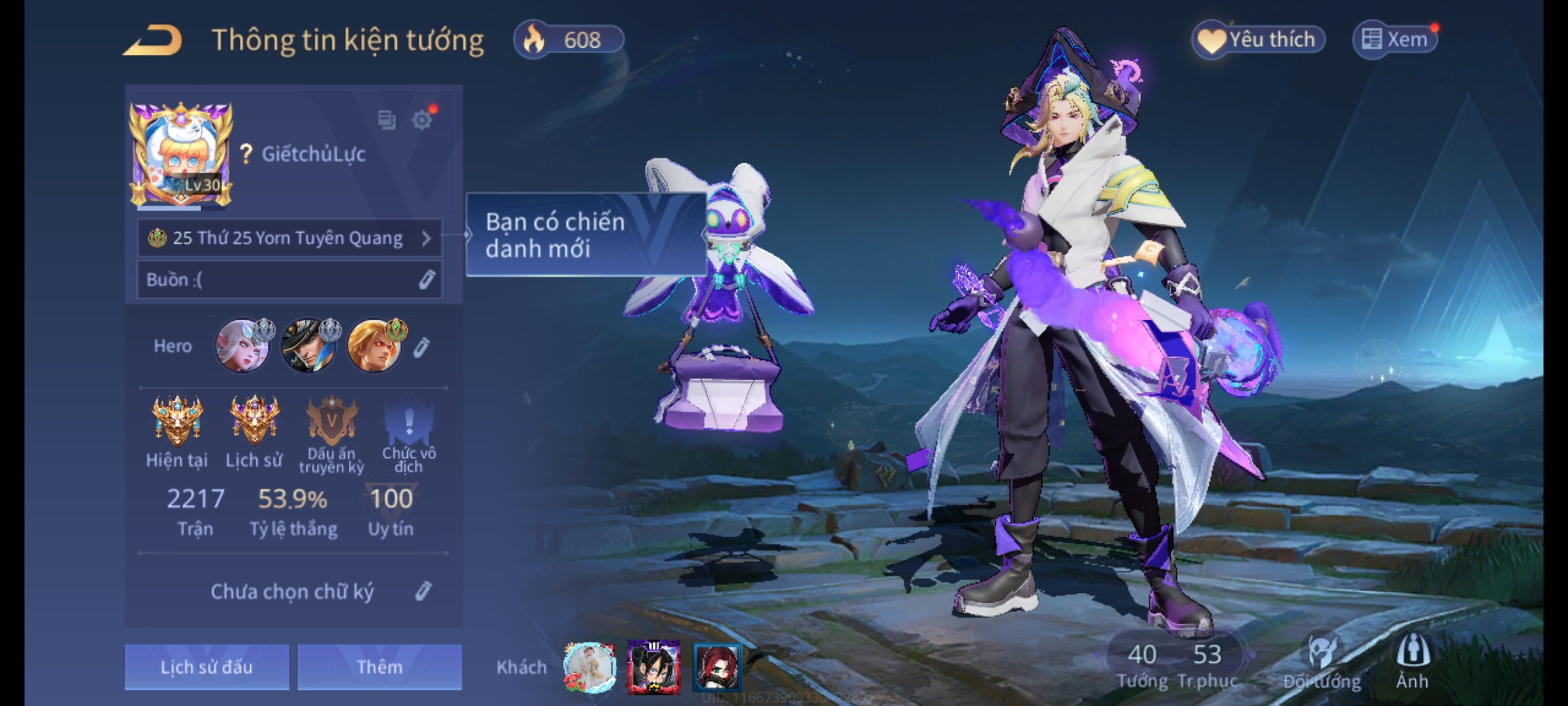Open the Xem view button

click(x=1395, y=40)
